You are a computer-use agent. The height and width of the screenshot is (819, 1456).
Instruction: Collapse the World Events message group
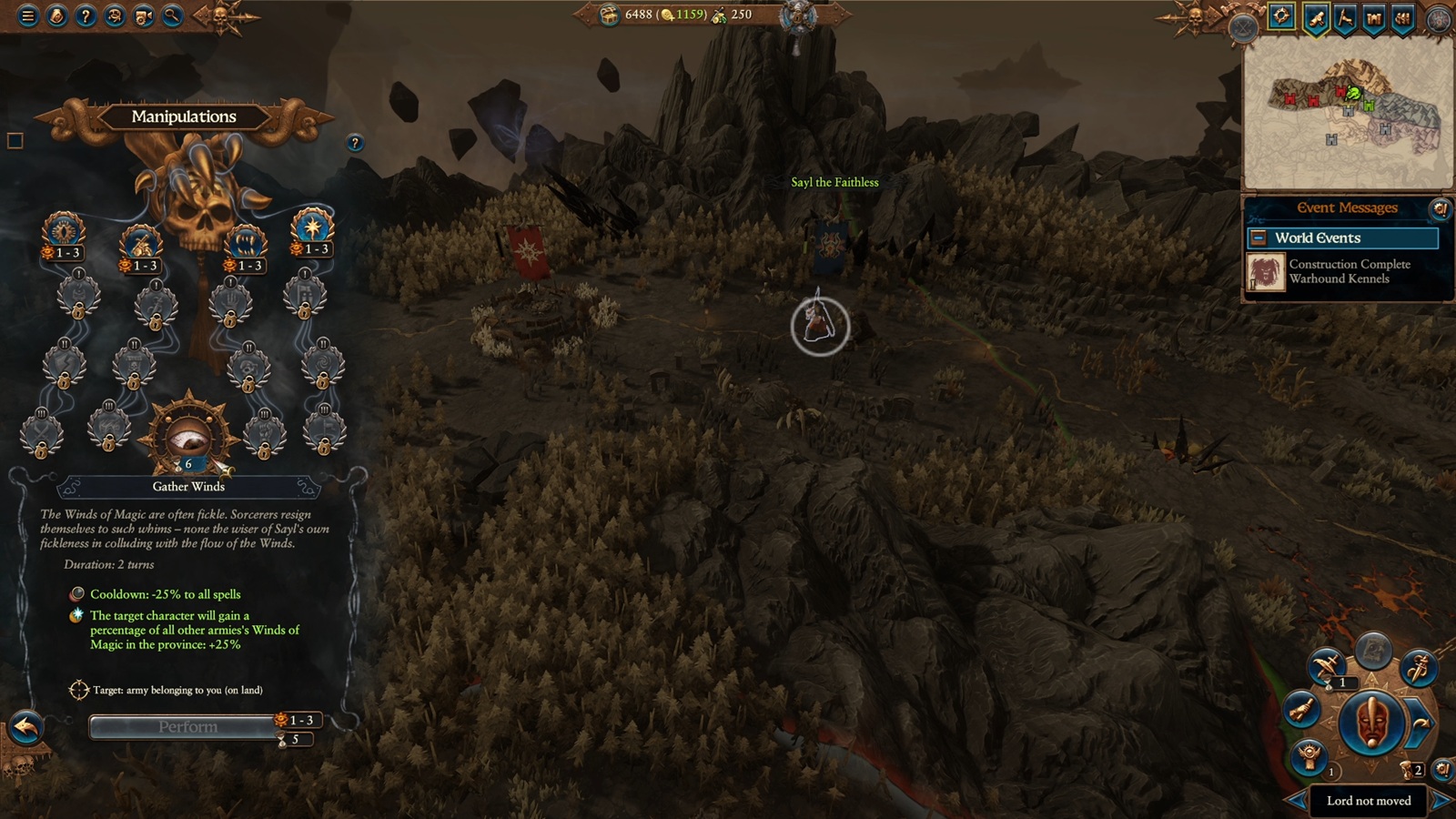(x=1259, y=238)
